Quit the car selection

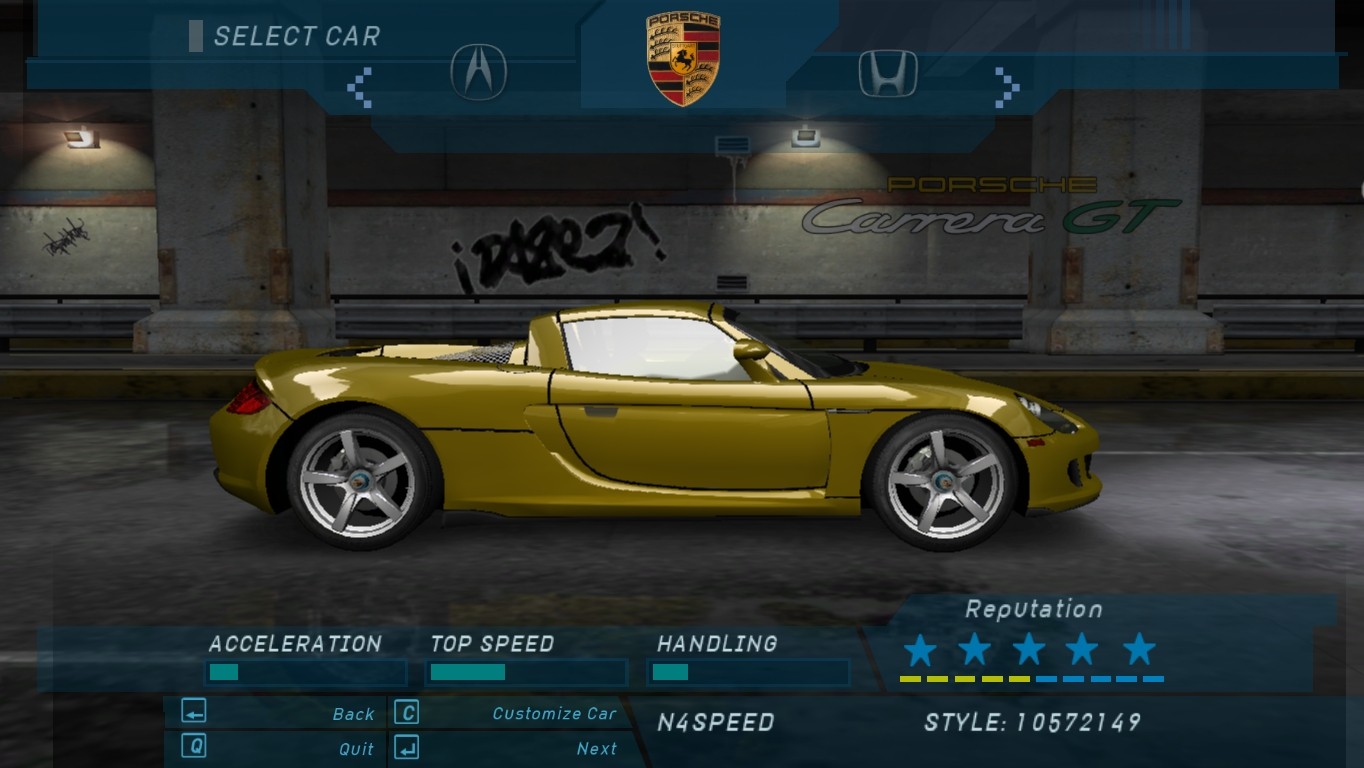[356, 749]
